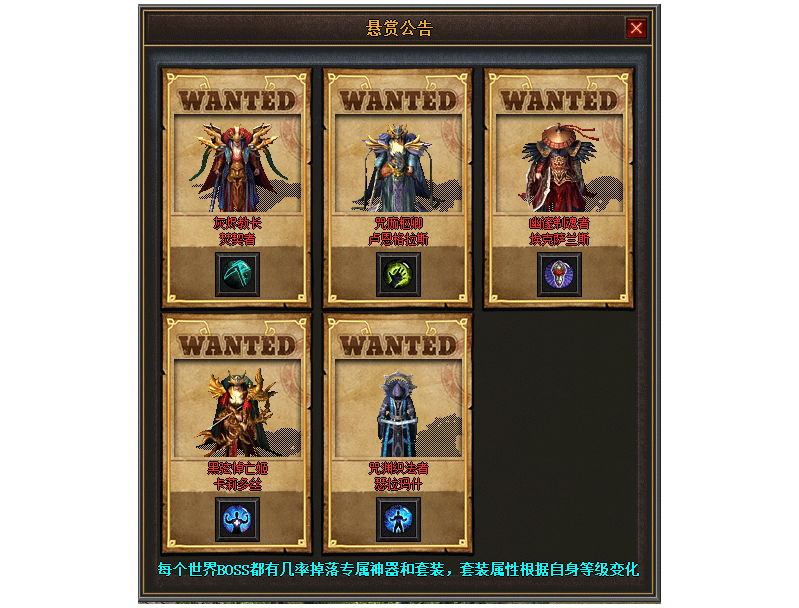Click the blue flexing-figure reward icon
The width and height of the screenshot is (799, 608).
pos(238,519)
